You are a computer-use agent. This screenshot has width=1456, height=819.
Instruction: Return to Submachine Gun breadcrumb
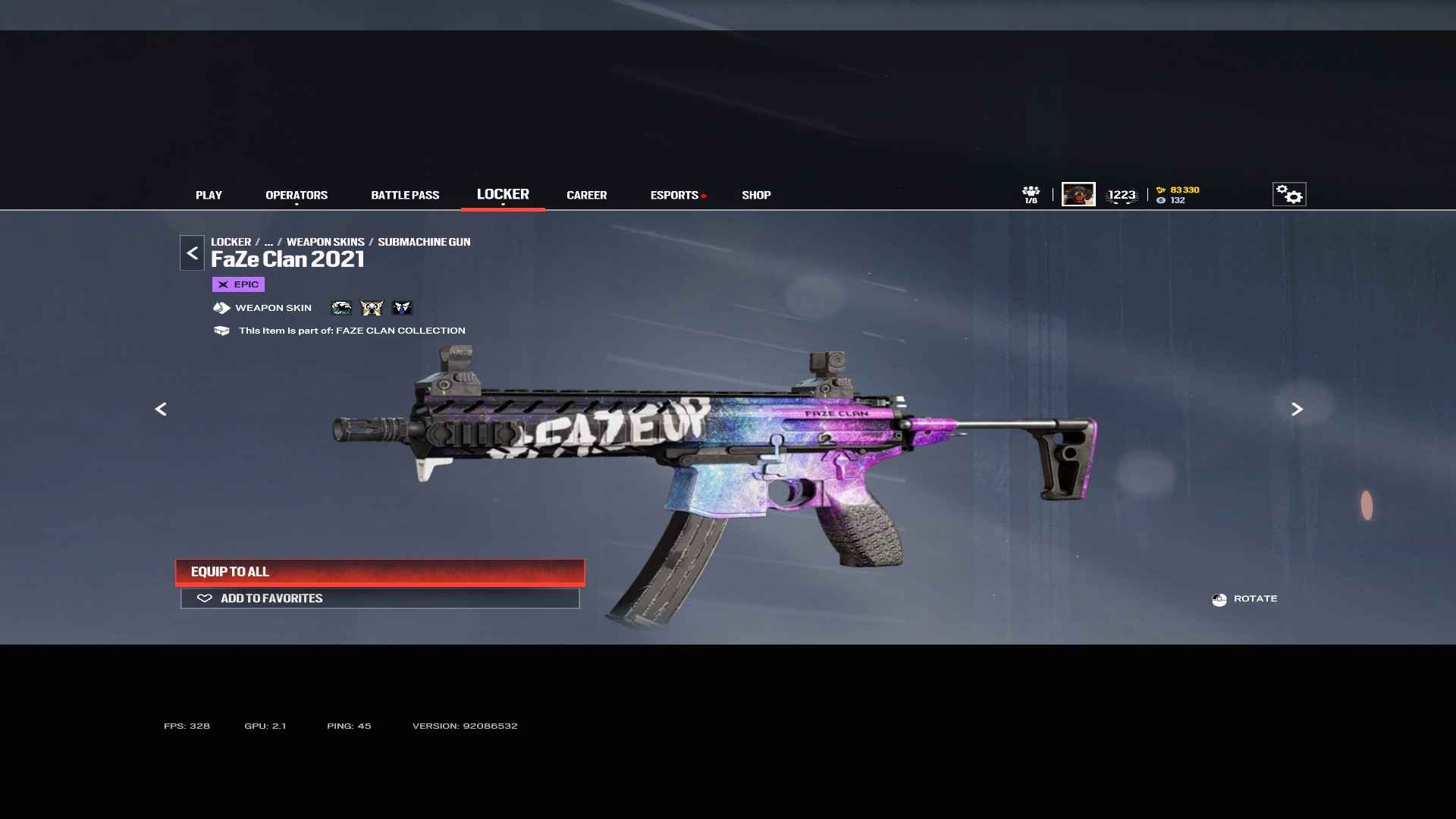pos(424,242)
